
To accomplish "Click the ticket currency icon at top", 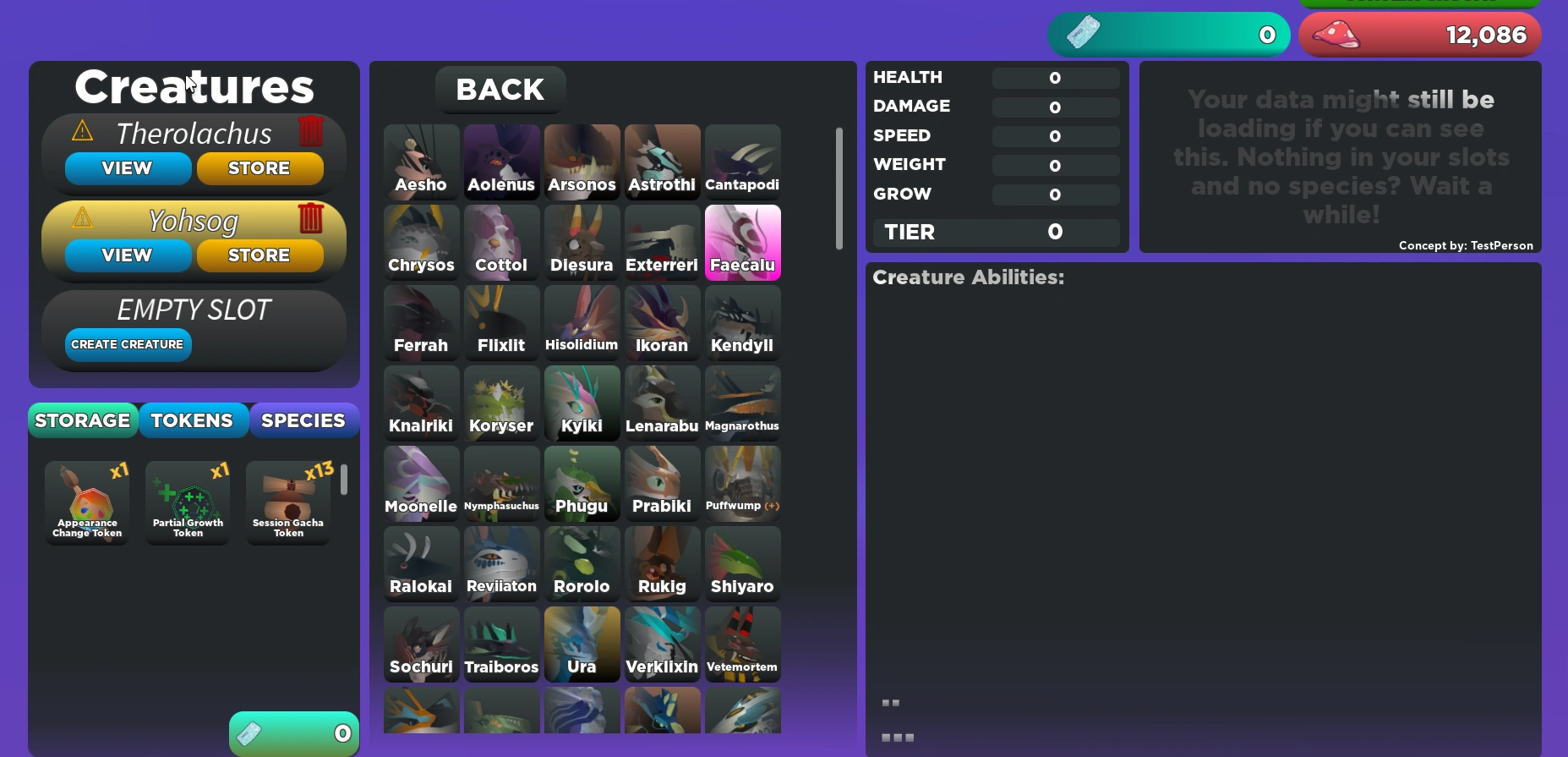I will (1082, 34).
